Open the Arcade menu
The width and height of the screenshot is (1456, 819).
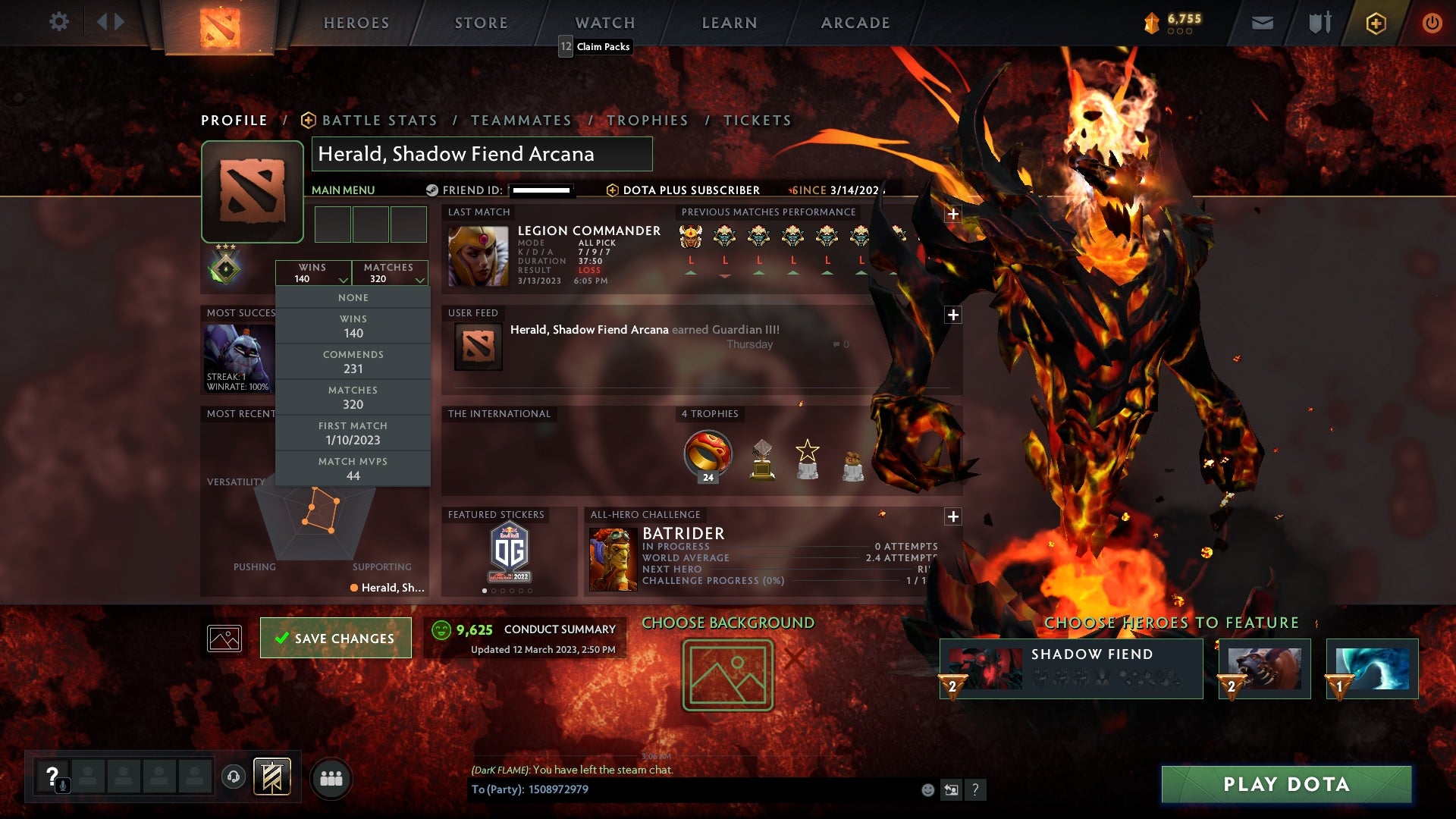pyautogui.click(x=855, y=23)
